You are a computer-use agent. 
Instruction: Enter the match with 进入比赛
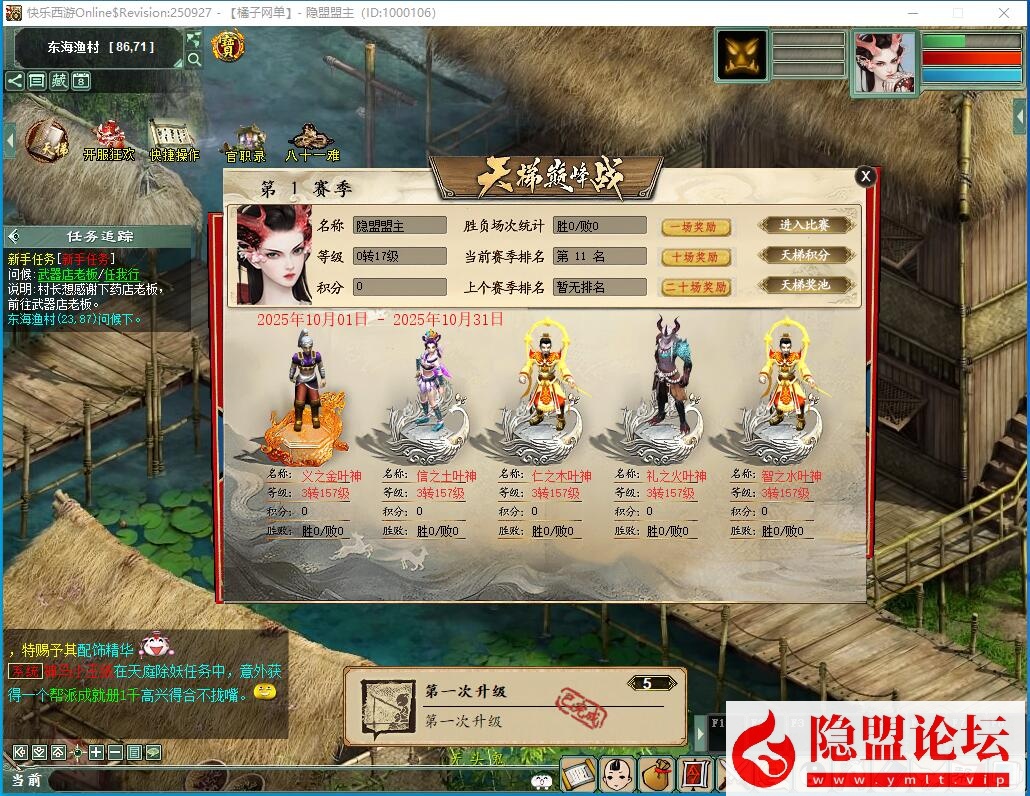[x=805, y=225]
